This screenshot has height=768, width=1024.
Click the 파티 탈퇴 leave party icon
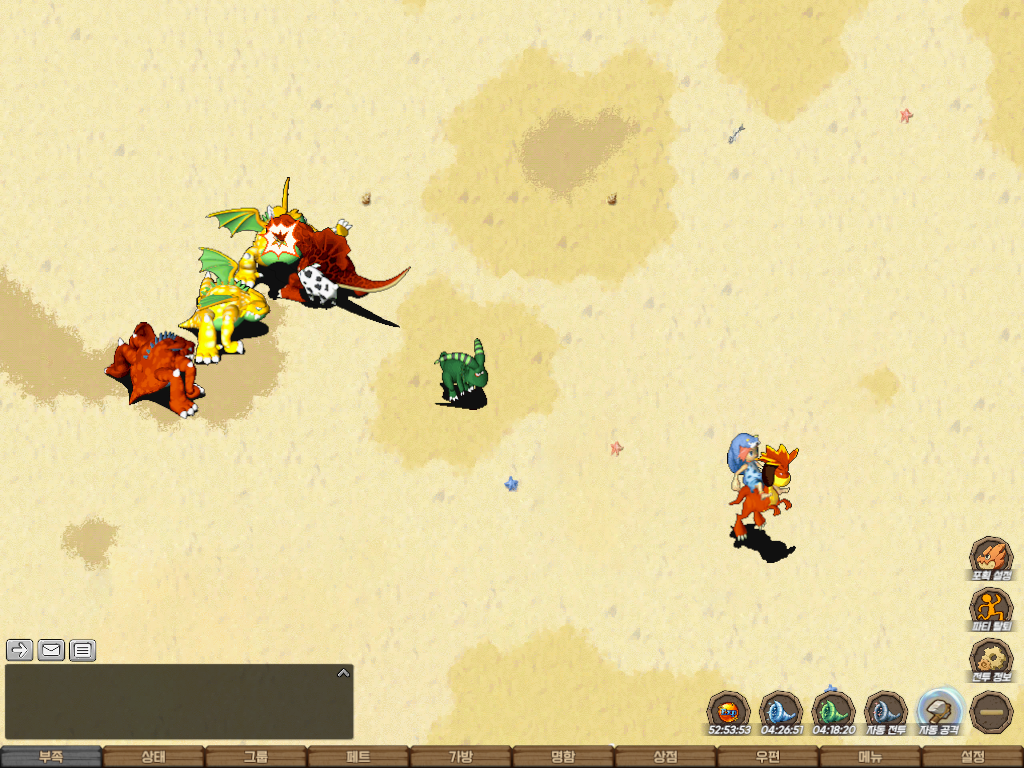coord(991,608)
